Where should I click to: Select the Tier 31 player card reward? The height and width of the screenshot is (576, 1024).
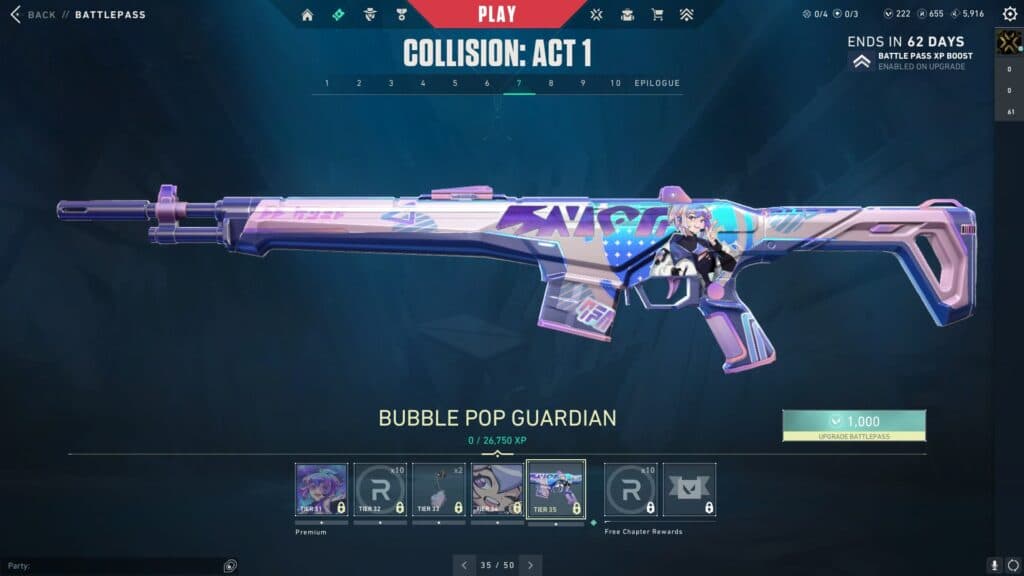coord(322,489)
